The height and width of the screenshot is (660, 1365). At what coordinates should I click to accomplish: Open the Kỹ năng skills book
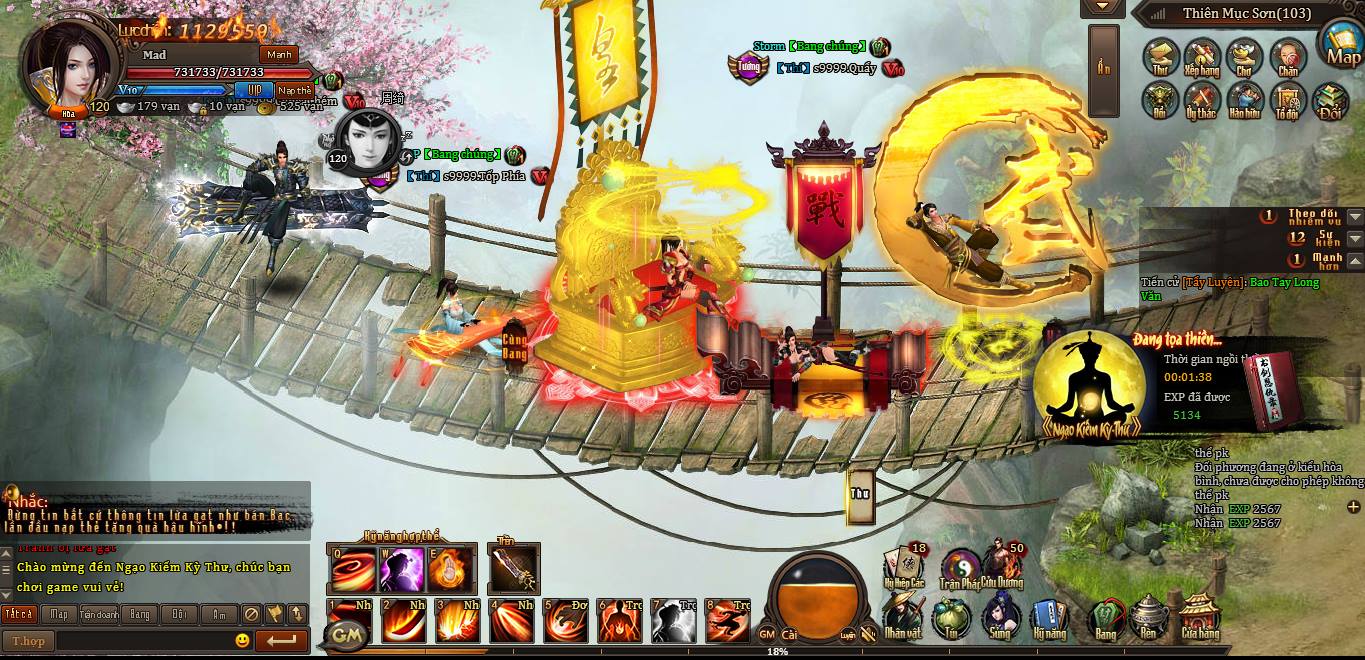point(1049,618)
